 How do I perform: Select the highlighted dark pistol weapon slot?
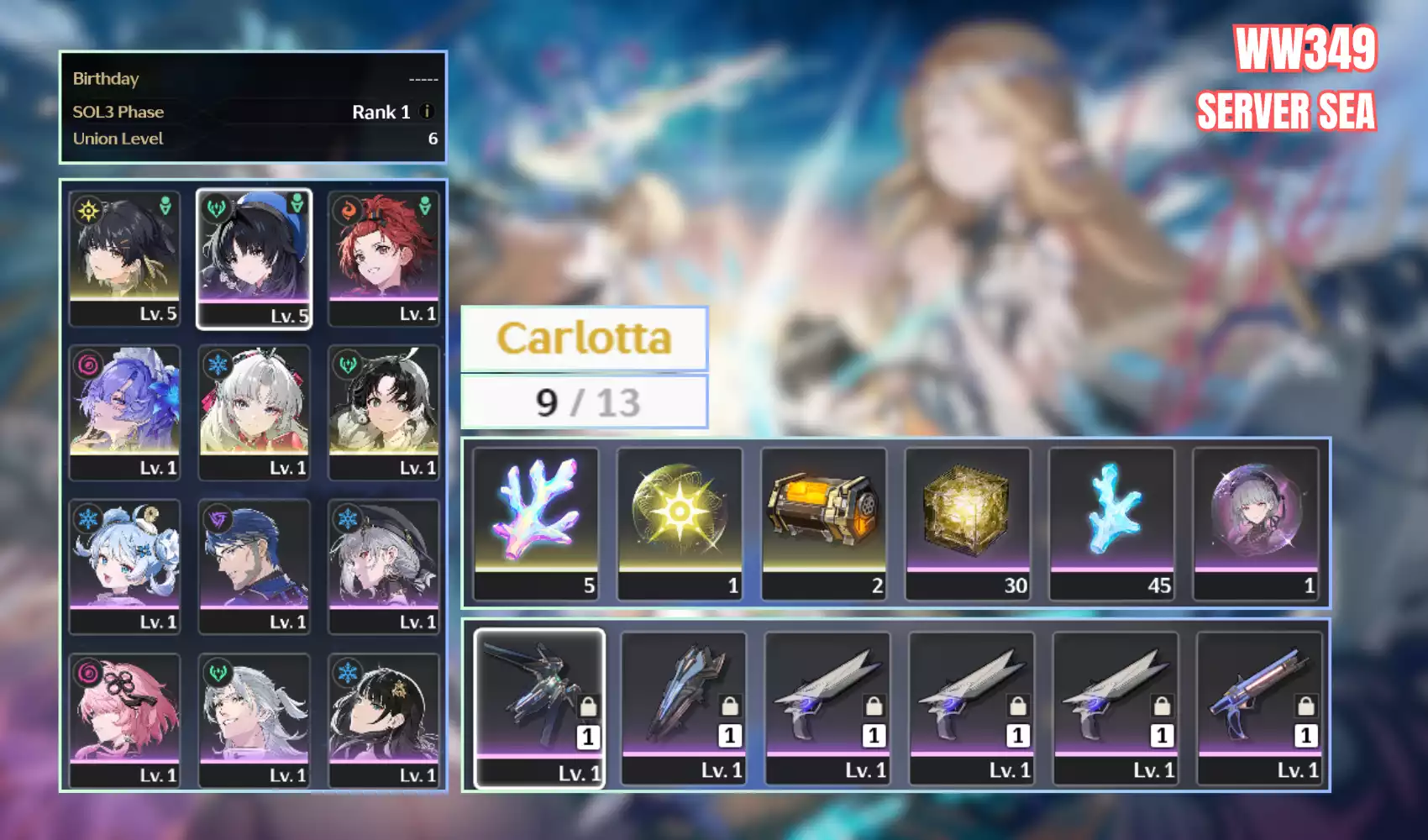(x=539, y=707)
